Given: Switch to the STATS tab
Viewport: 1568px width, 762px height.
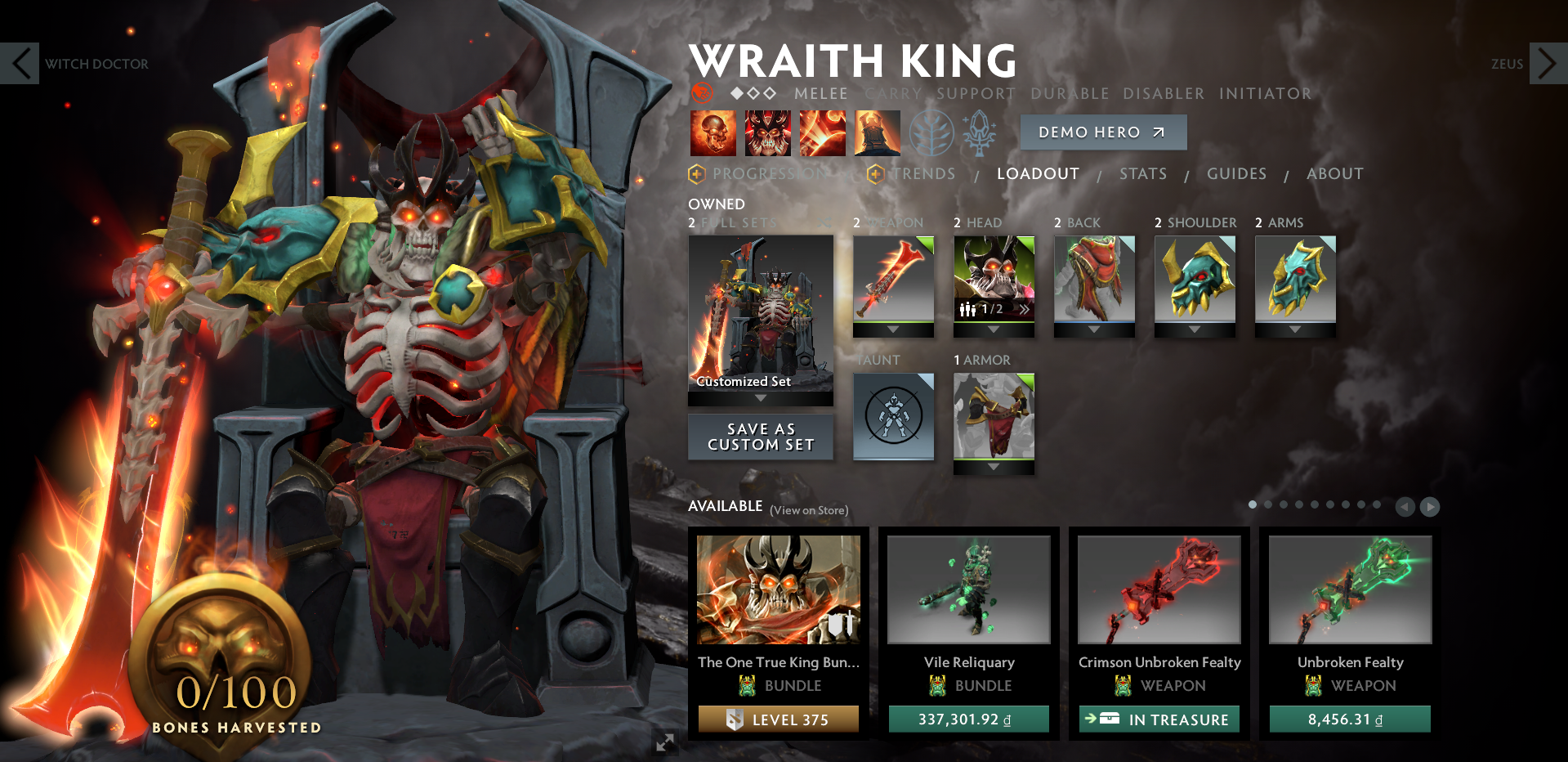Looking at the screenshot, I should coord(1142,173).
